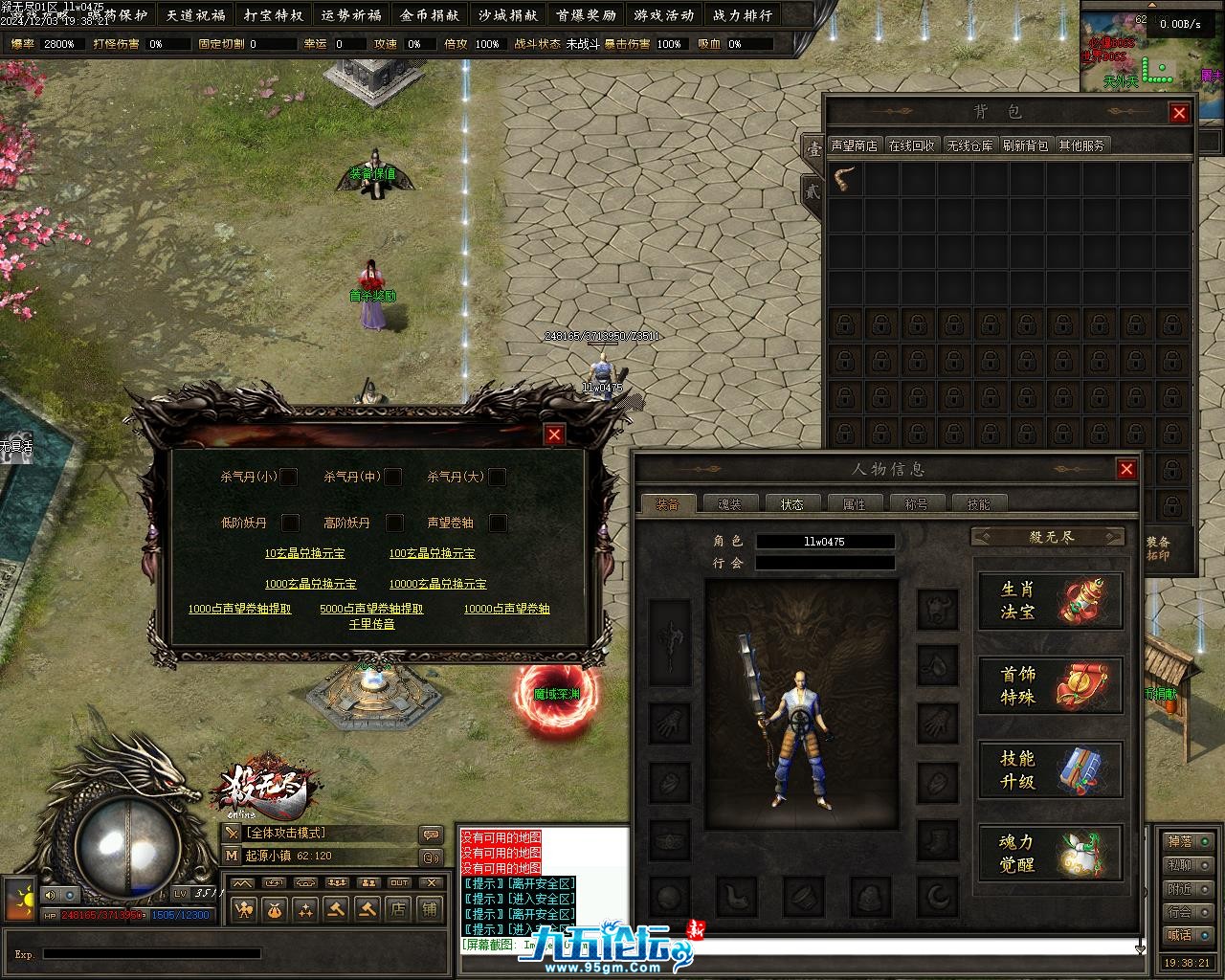Click the 店 shop button on the toolbar
The width and height of the screenshot is (1225, 980).
[x=398, y=909]
